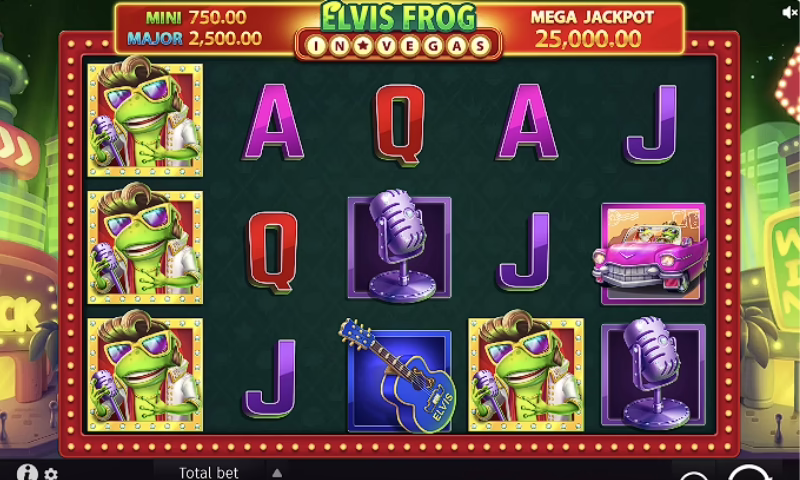Click the autoplay button beside spin
Screen dimensions: 800x480
click(x=692, y=476)
